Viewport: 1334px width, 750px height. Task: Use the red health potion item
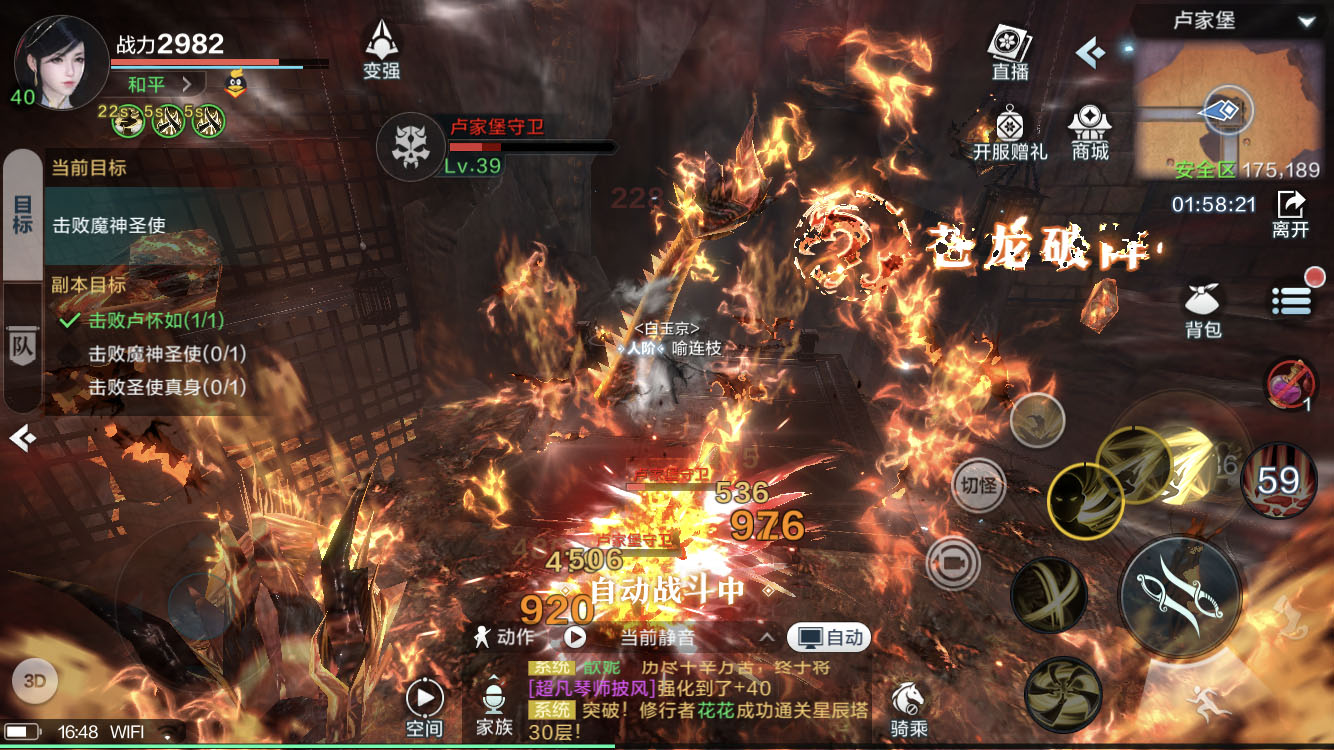(1291, 385)
